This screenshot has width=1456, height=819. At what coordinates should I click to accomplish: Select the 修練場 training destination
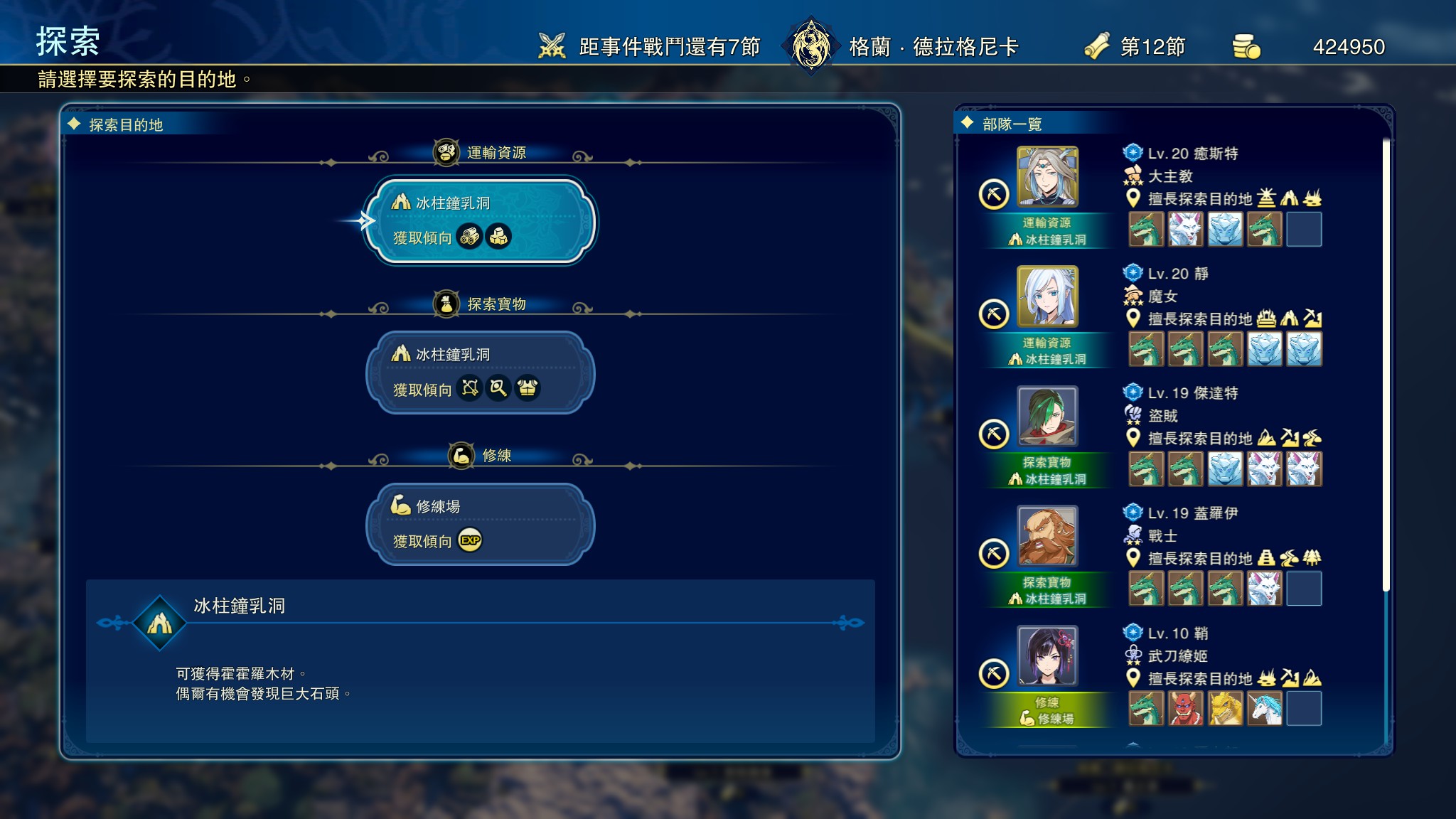[480, 524]
